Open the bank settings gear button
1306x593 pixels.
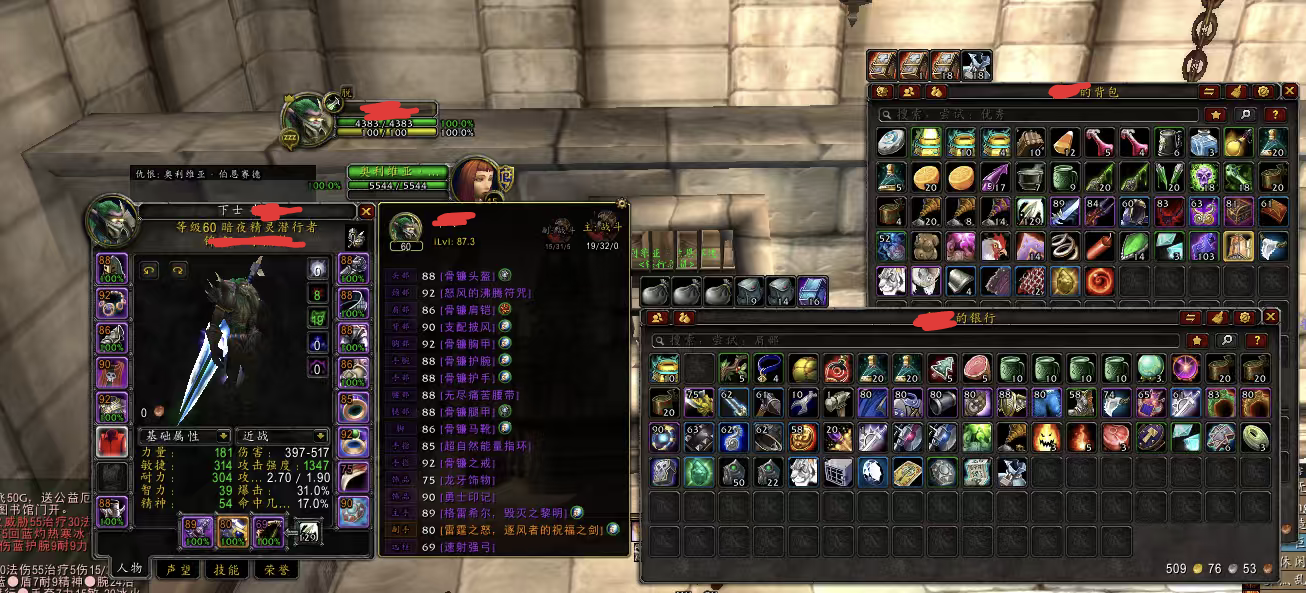(1246, 317)
